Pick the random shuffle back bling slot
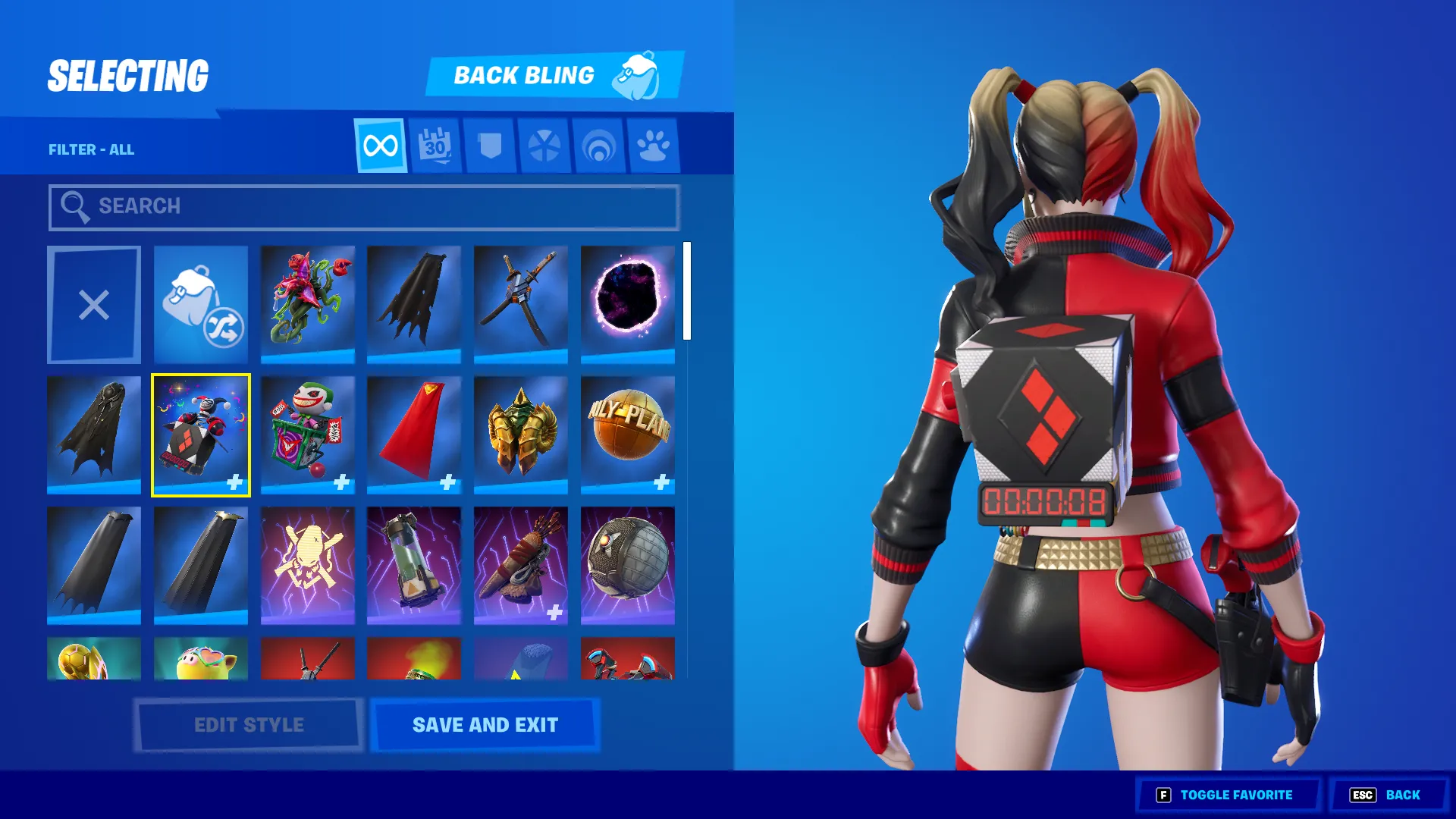The height and width of the screenshot is (819, 1456). click(201, 305)
